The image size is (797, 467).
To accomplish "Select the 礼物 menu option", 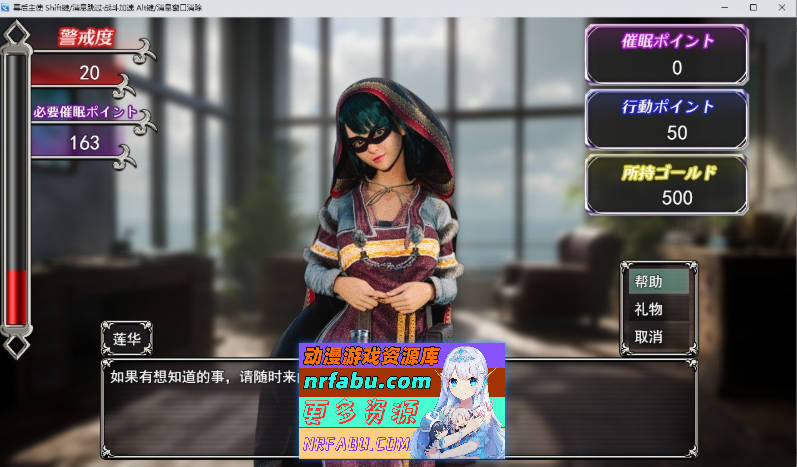I will pos(657,310).
